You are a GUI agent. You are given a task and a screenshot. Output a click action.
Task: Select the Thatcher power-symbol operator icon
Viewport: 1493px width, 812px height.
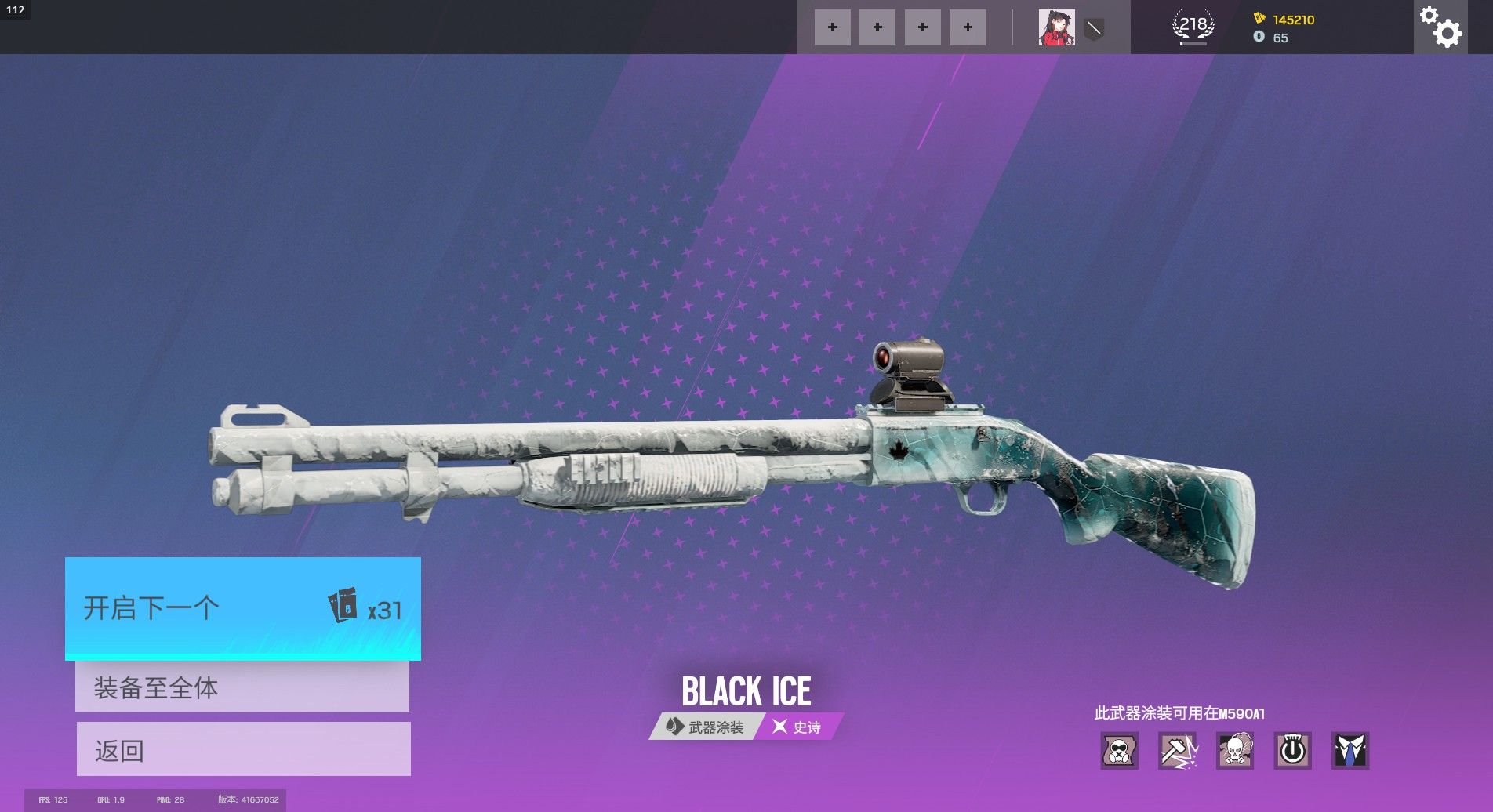coord(1292,751)
